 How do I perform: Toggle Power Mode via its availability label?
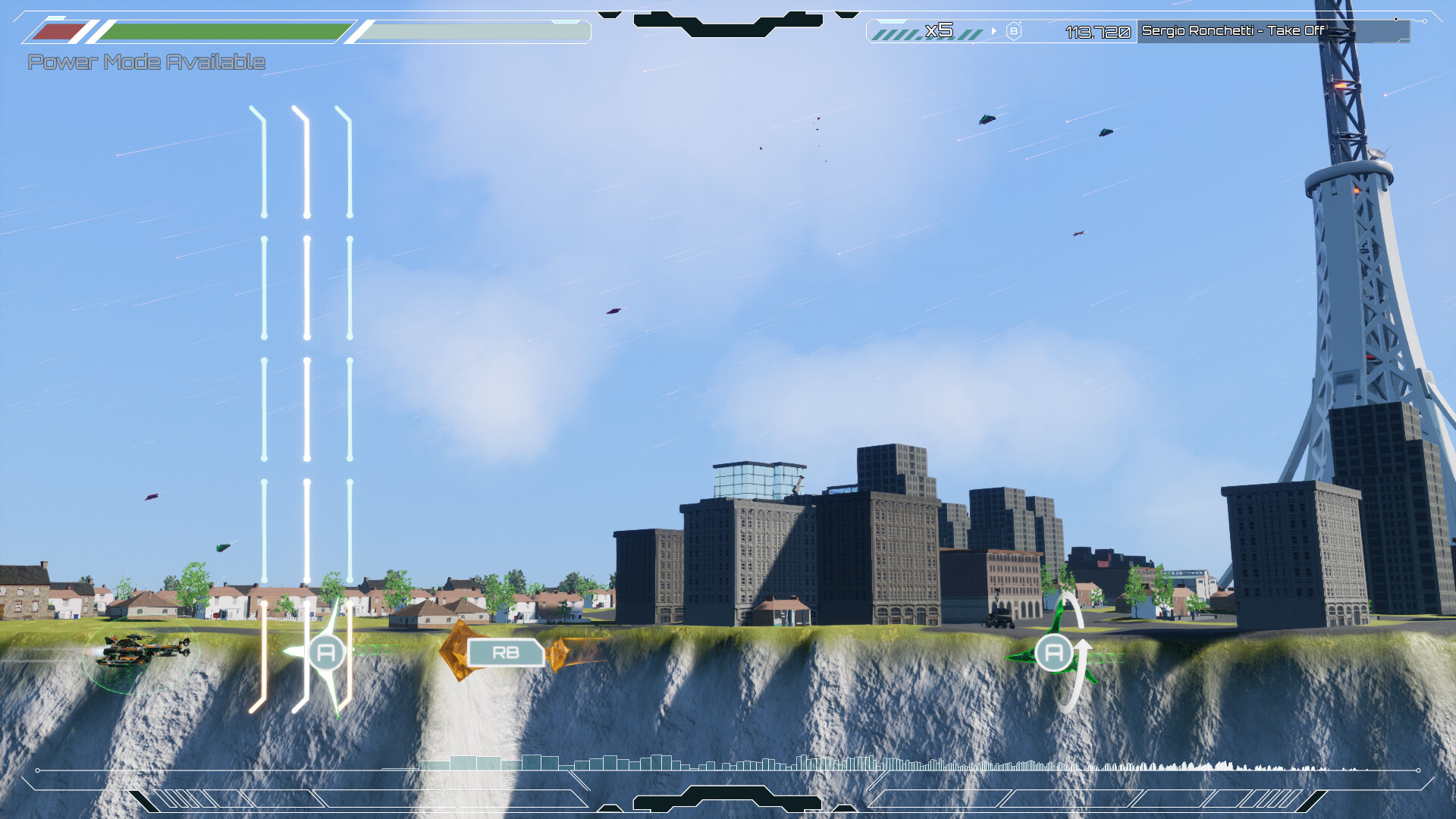pos(146,62)
